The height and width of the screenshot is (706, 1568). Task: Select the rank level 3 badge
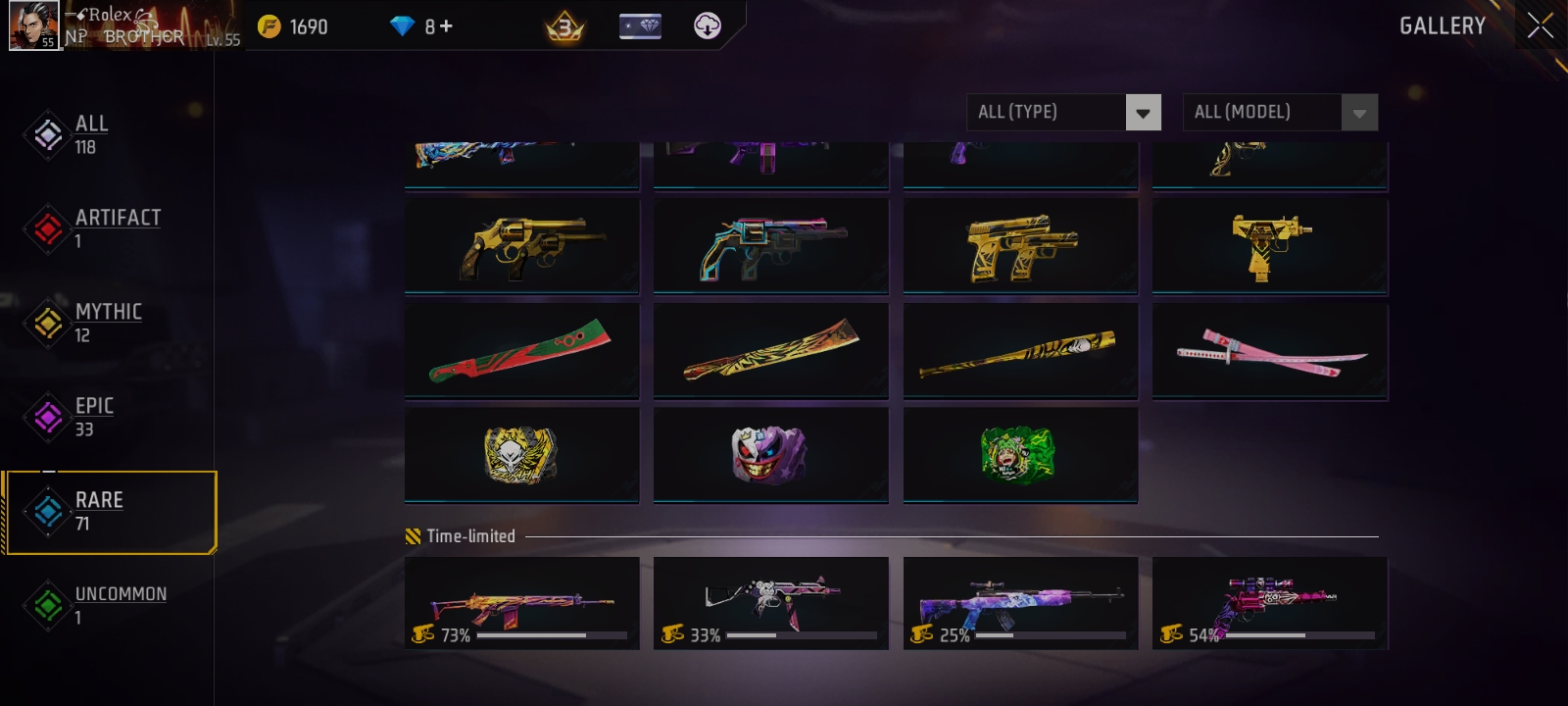563,26
